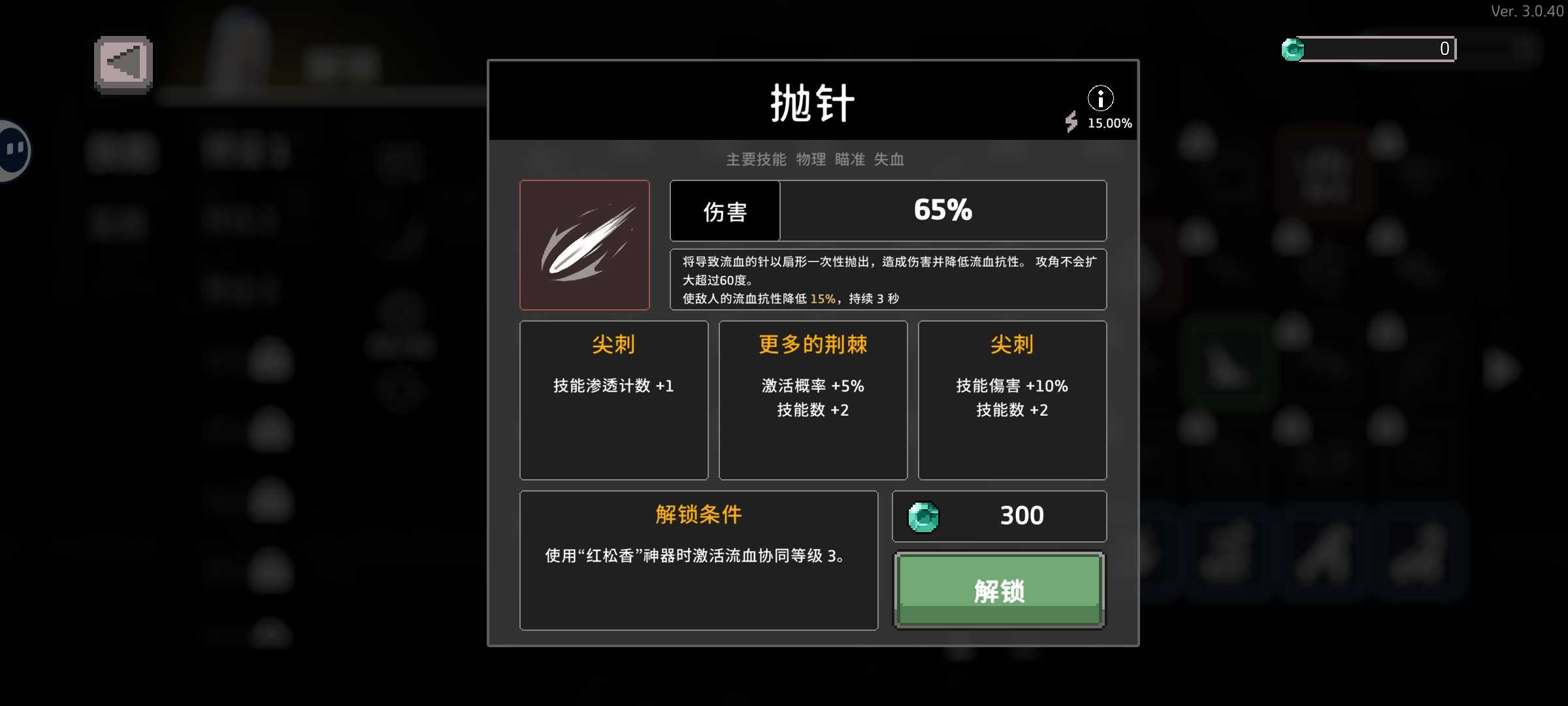Click the pause icon on left edge

pyautogui.click(x=11, y=150)
